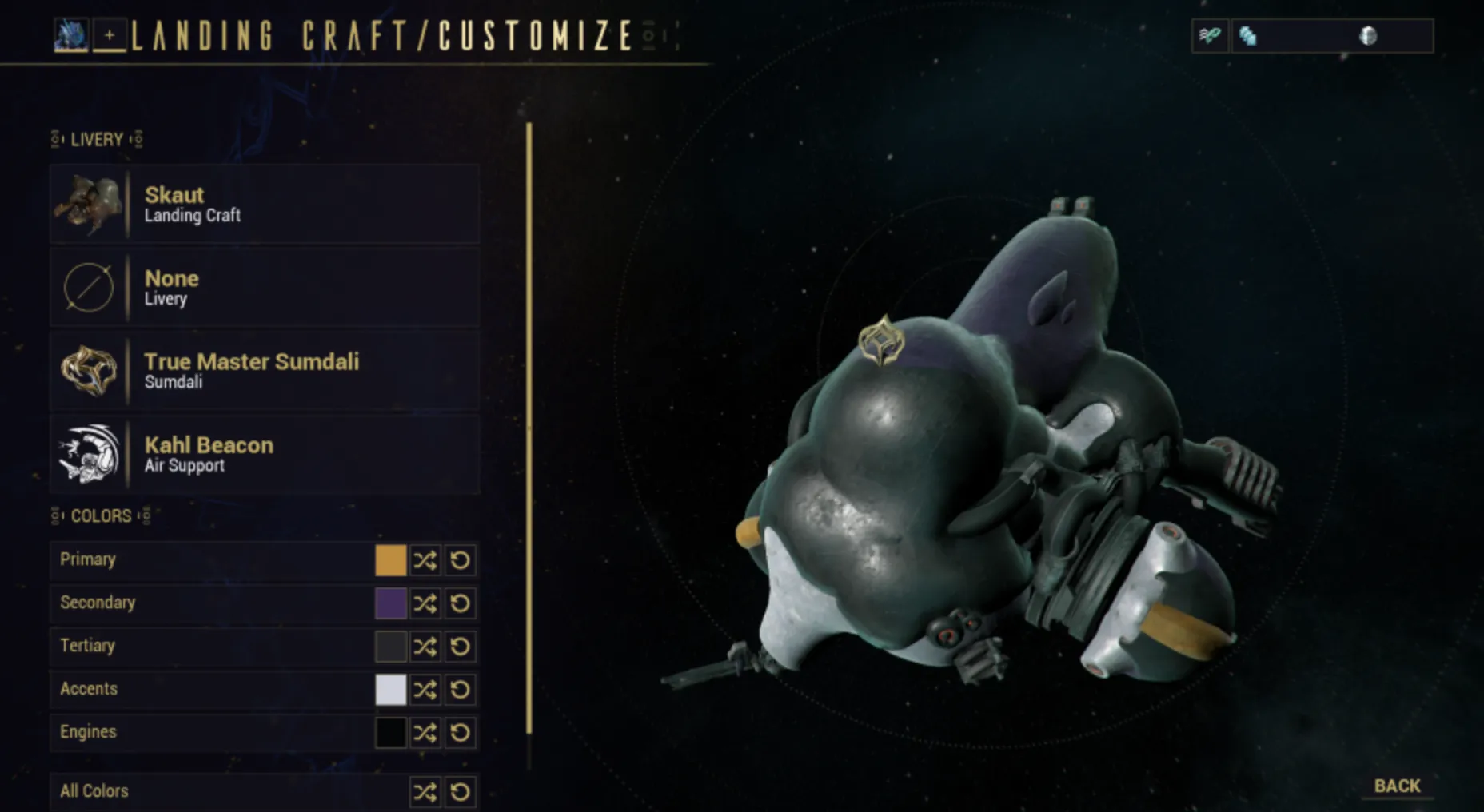The width and height of the screenshot is (1484, 812).
Task: Pick the orange Primary color swatch
Action: (x=390, y=560)
